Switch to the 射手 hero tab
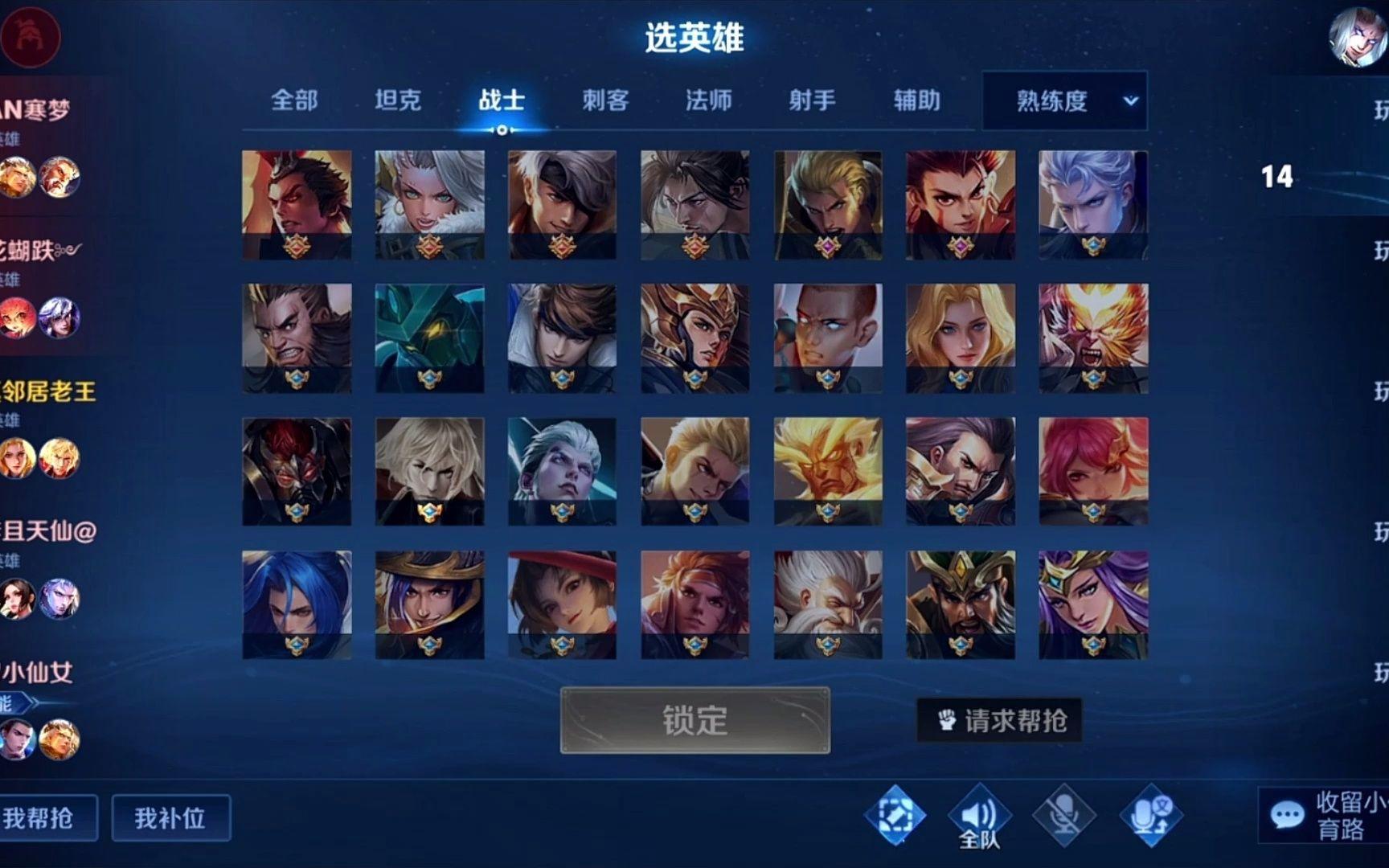This screenshot has width=1389, height=868. click(812, 101)
